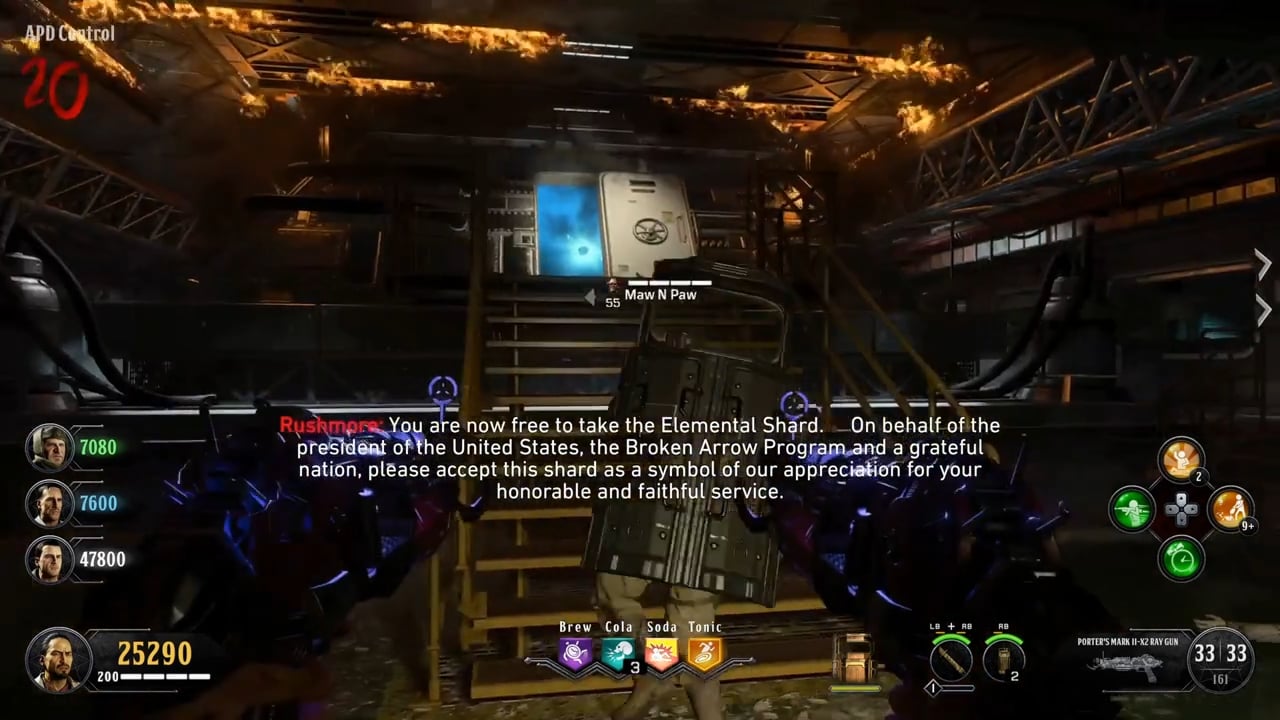Click the teammate portrait with 7080 points
The width and height of the screenshot is (1280, 720).
[49, 447]
